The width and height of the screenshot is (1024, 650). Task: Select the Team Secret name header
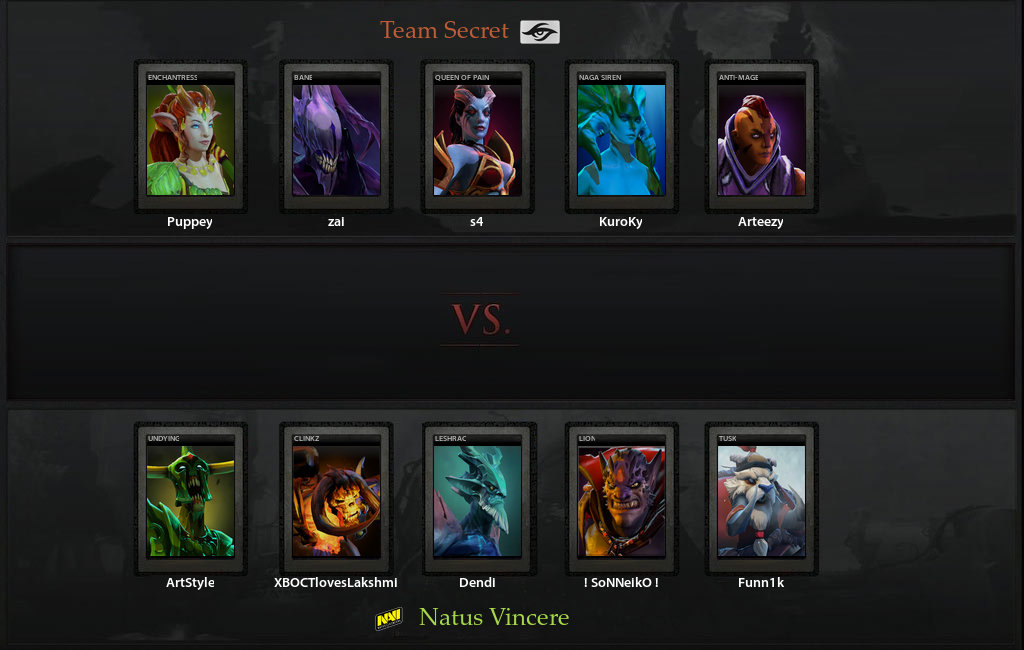[x=445, y=31]
